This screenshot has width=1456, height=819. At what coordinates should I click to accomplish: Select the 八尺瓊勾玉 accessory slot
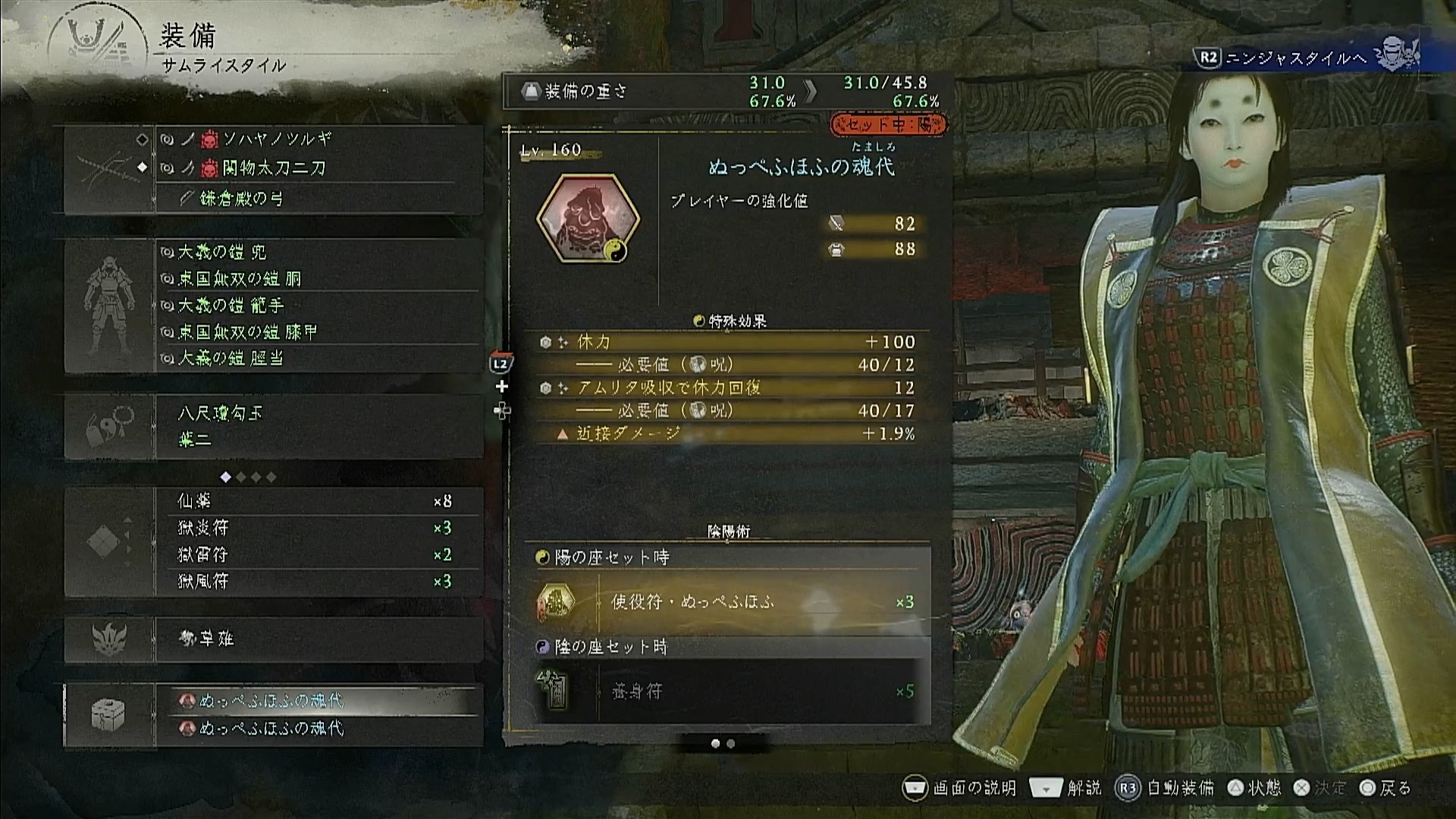coord(220,413)
